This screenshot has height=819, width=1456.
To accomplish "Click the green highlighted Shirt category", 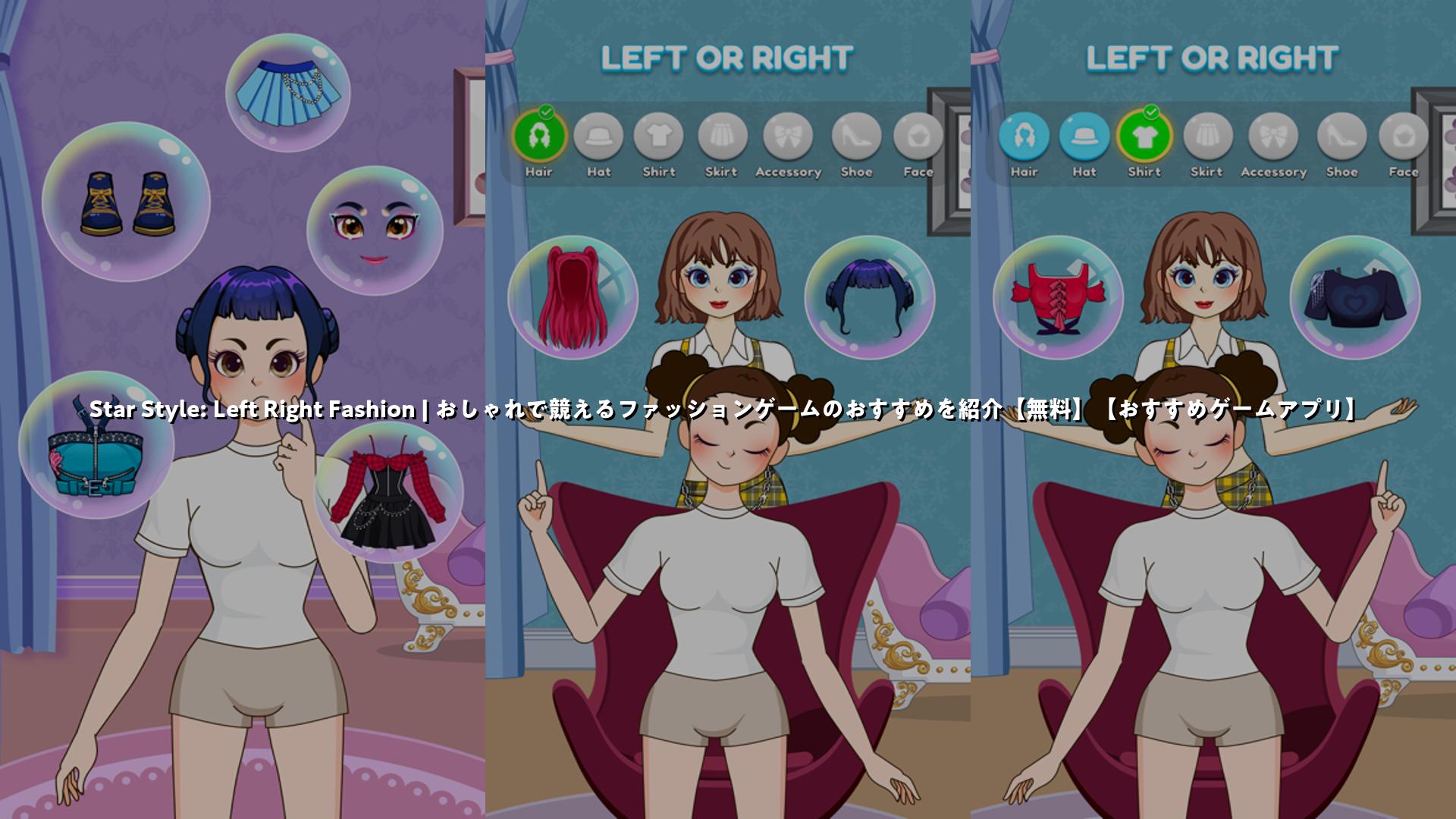I will point(1144,137).
